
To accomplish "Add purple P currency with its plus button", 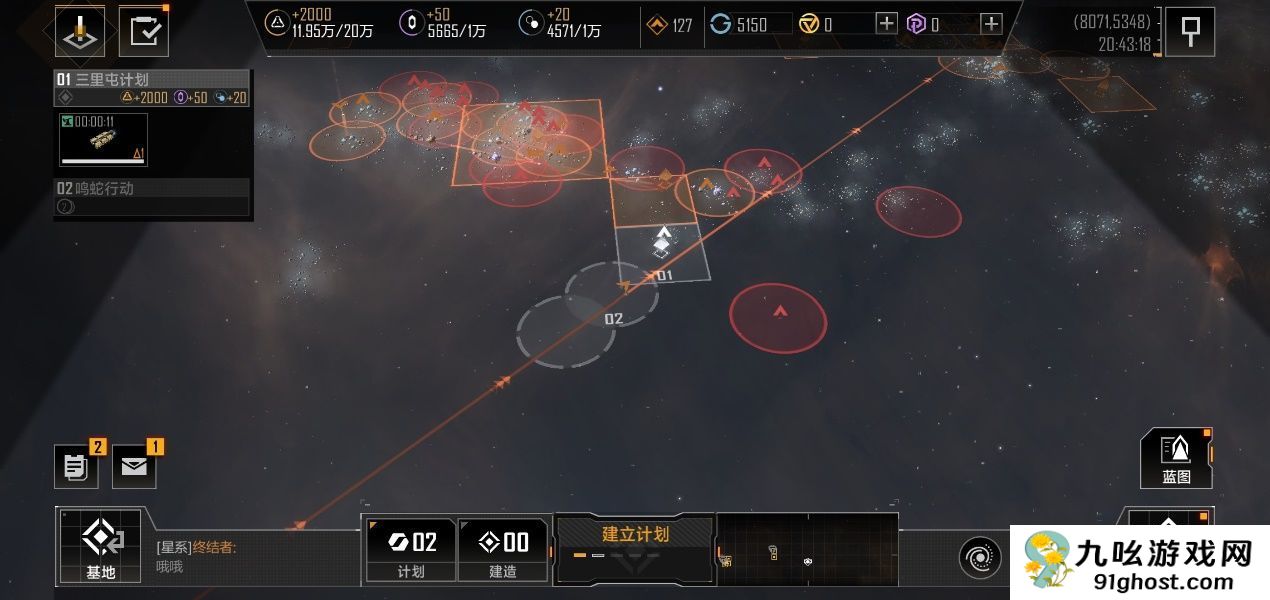I will [990, 25].
